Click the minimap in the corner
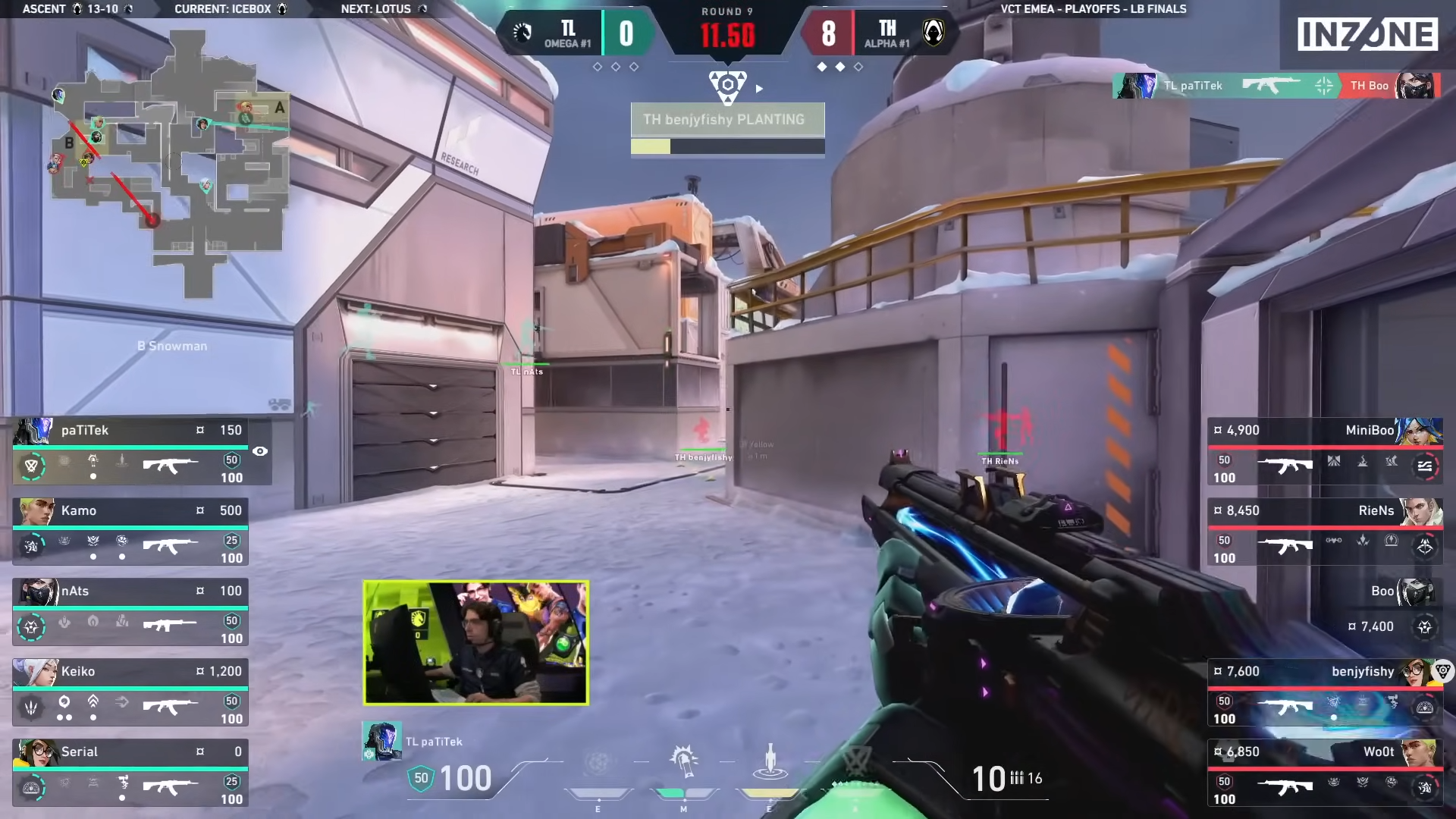The image size is (1456, 819). point(171,163)
